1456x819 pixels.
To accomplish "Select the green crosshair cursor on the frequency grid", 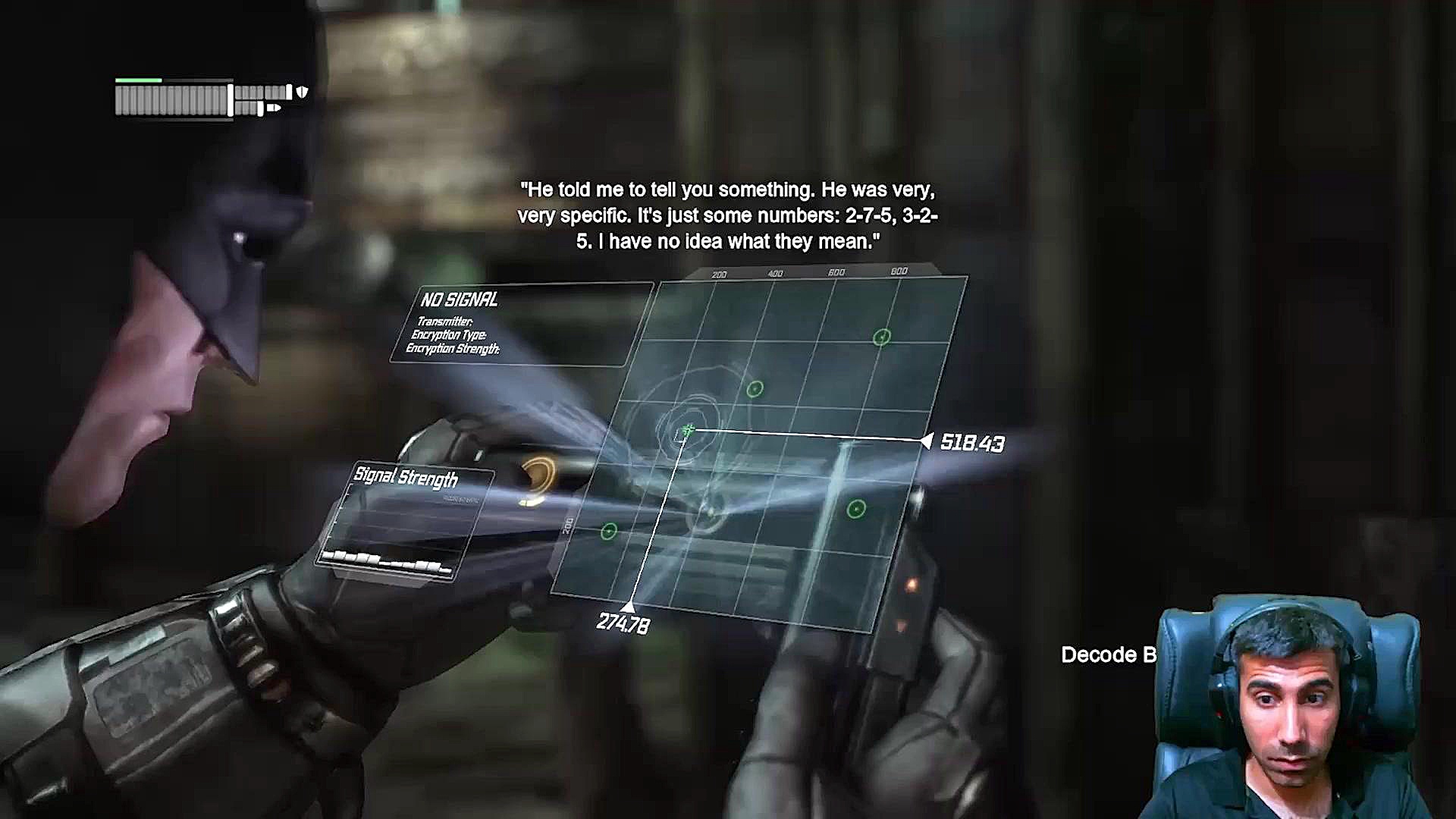I will (687, 431).
